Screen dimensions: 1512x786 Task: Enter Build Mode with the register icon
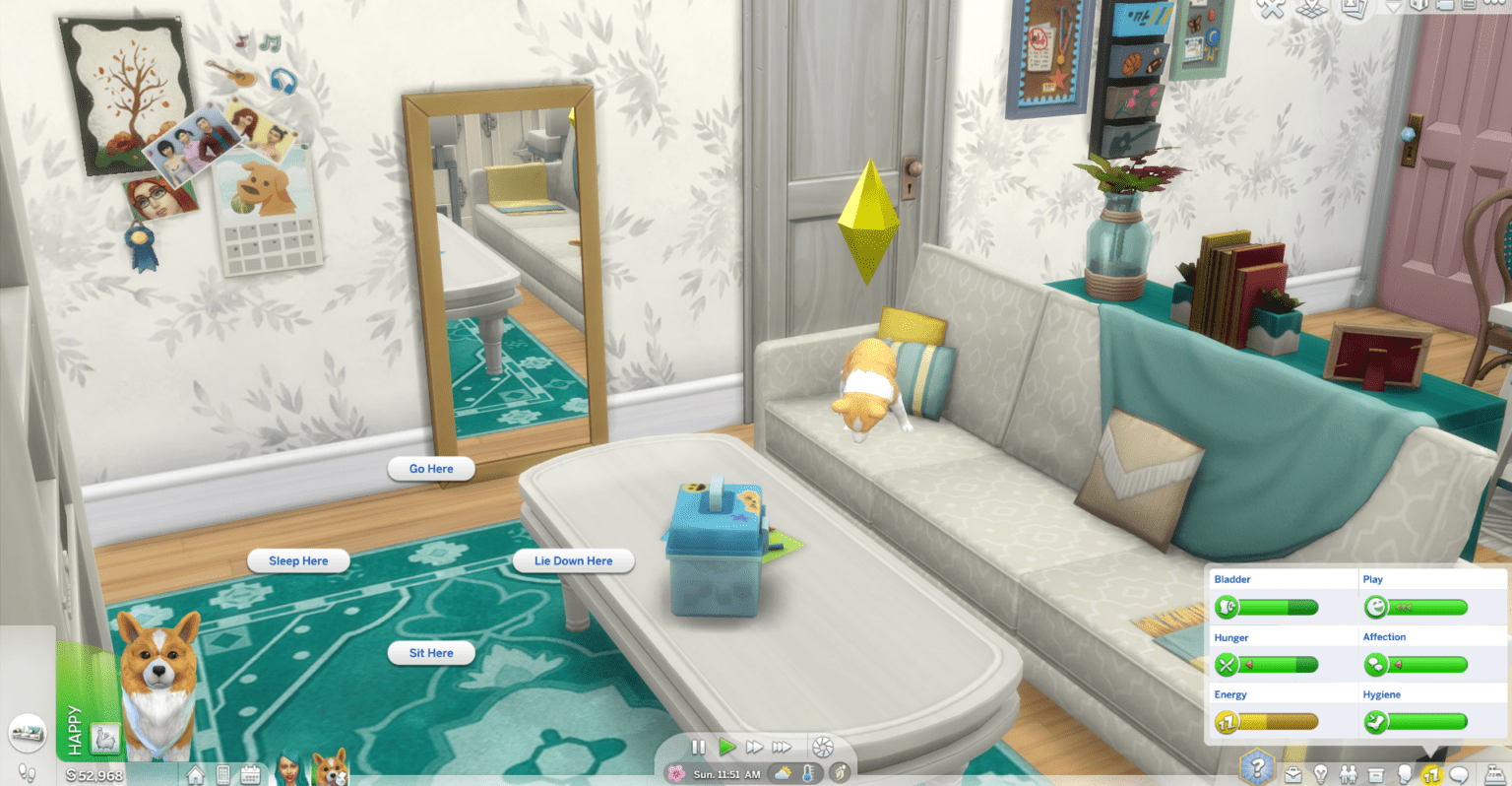1494,773
